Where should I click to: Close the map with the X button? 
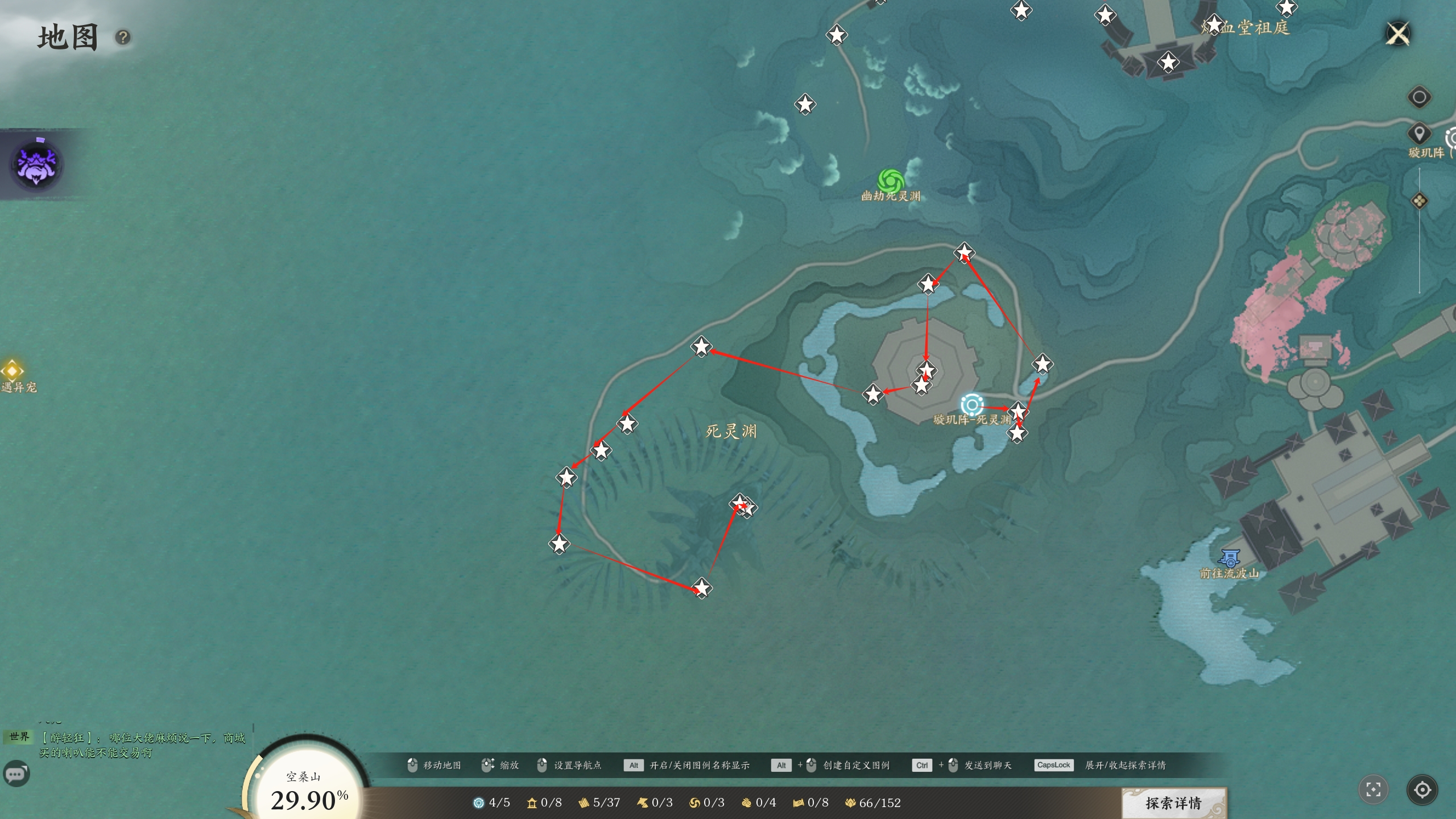click(x=1398, y=34)
